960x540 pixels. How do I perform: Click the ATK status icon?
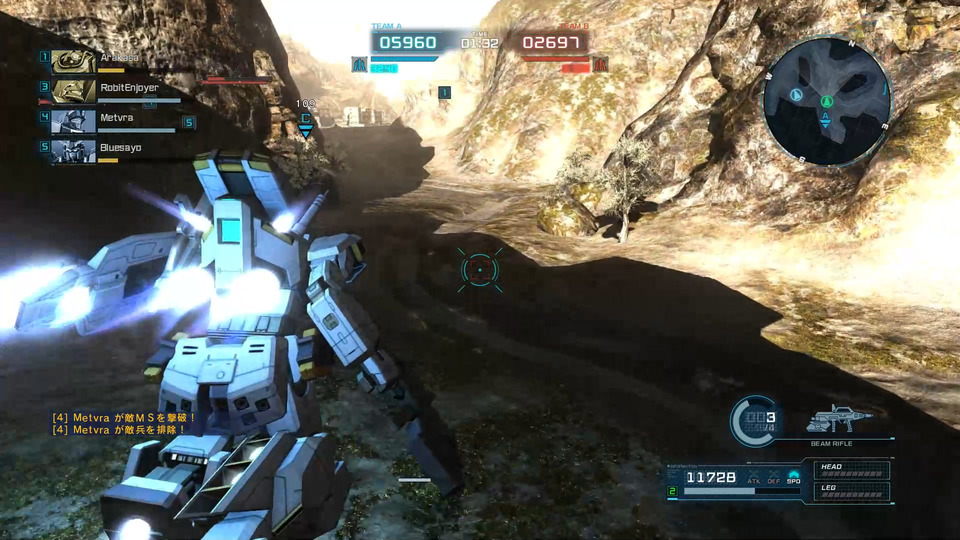[753, 477]
